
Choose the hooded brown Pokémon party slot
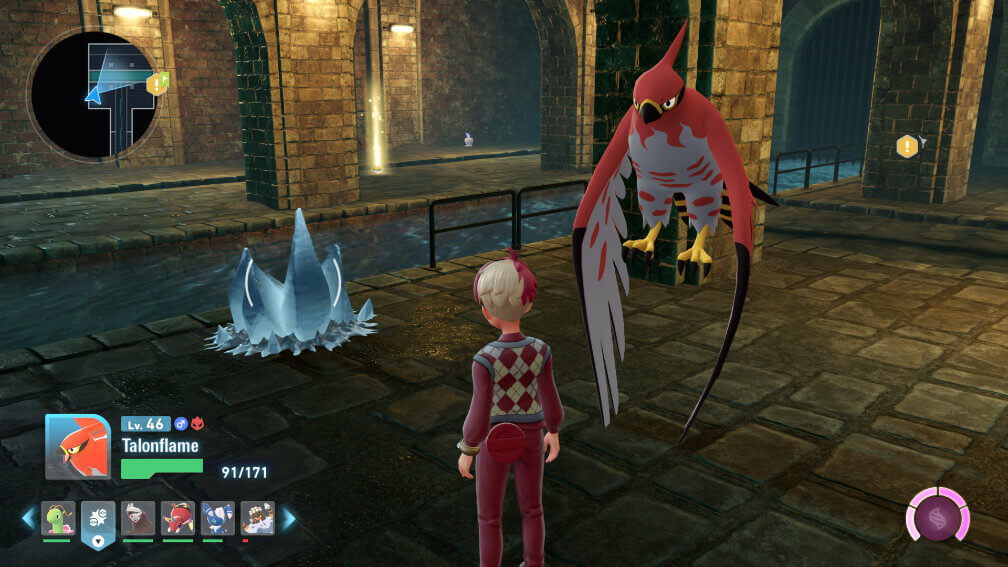[x=138, y=518]
